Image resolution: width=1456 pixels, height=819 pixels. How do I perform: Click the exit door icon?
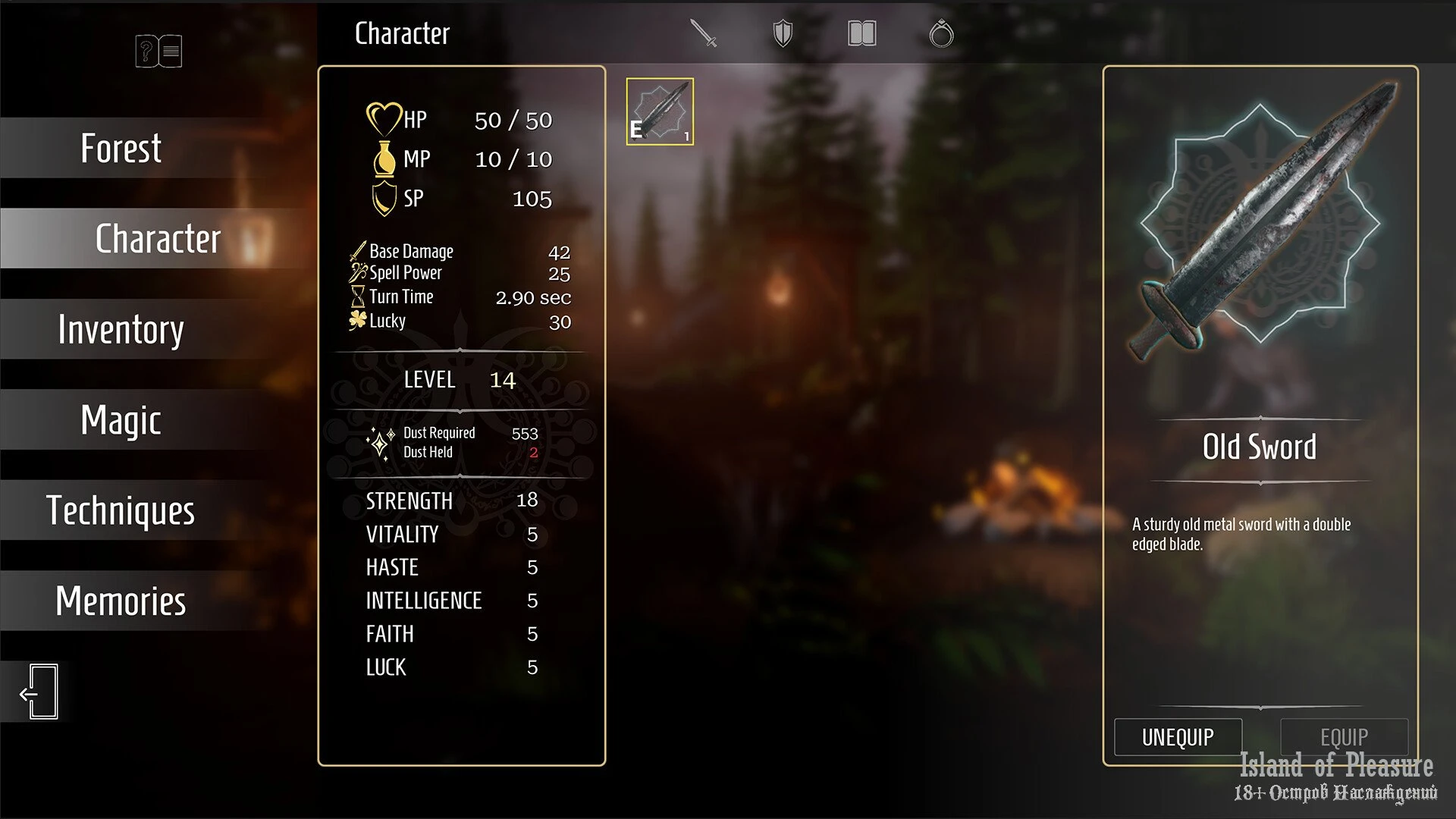click(x=39, y=692)
